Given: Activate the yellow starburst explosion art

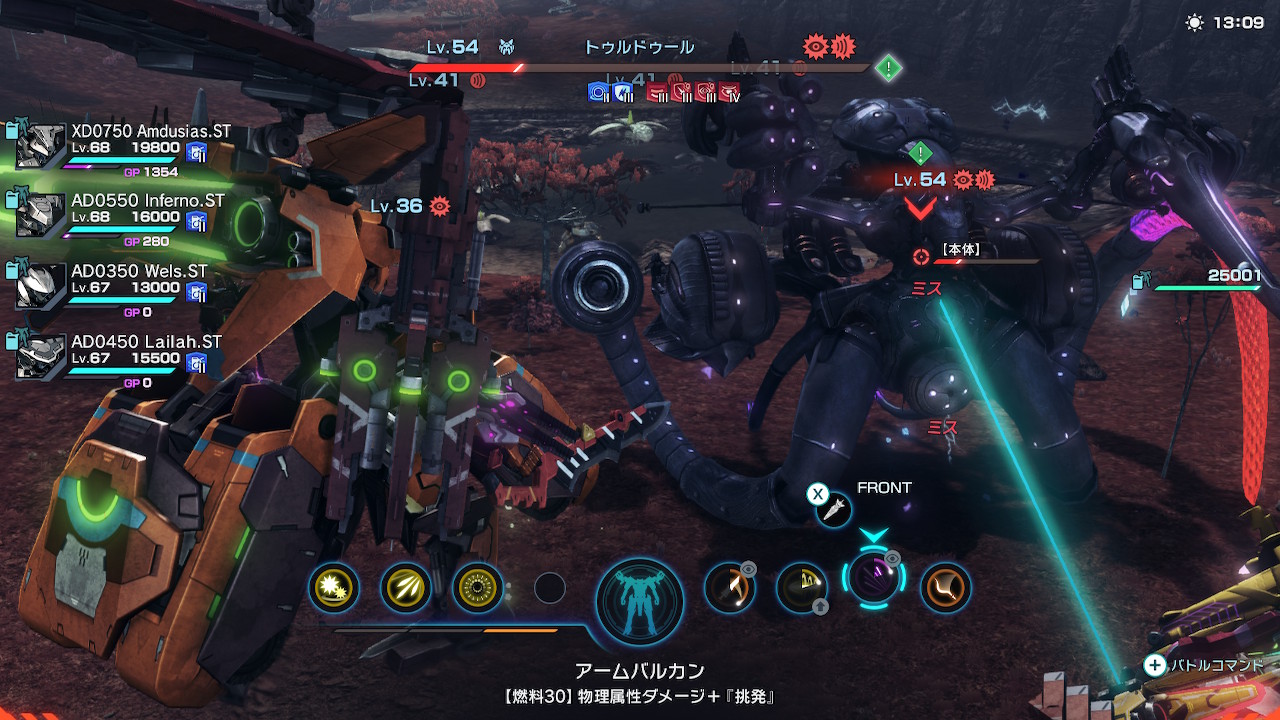Looking at the screenshot, I should [334, 588].
